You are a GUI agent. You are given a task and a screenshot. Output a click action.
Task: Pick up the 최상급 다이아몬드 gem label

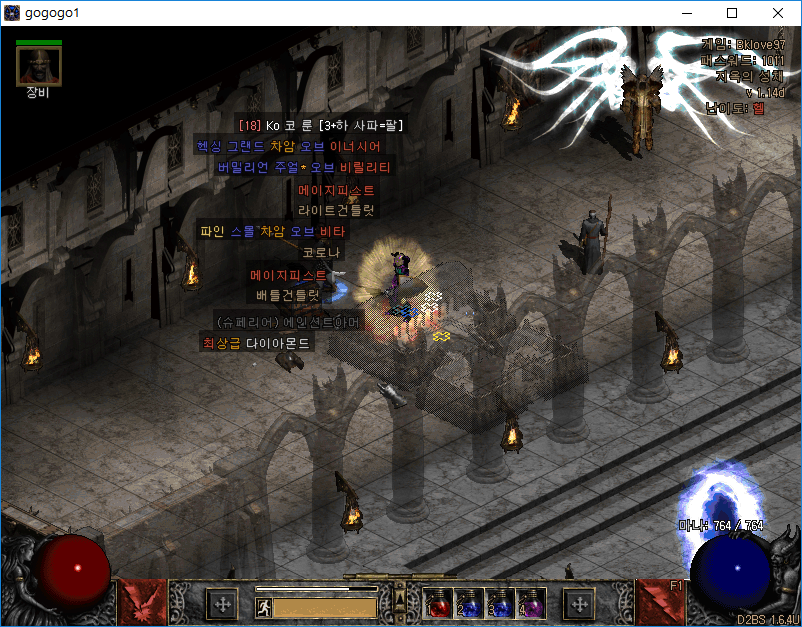[257, 343]
